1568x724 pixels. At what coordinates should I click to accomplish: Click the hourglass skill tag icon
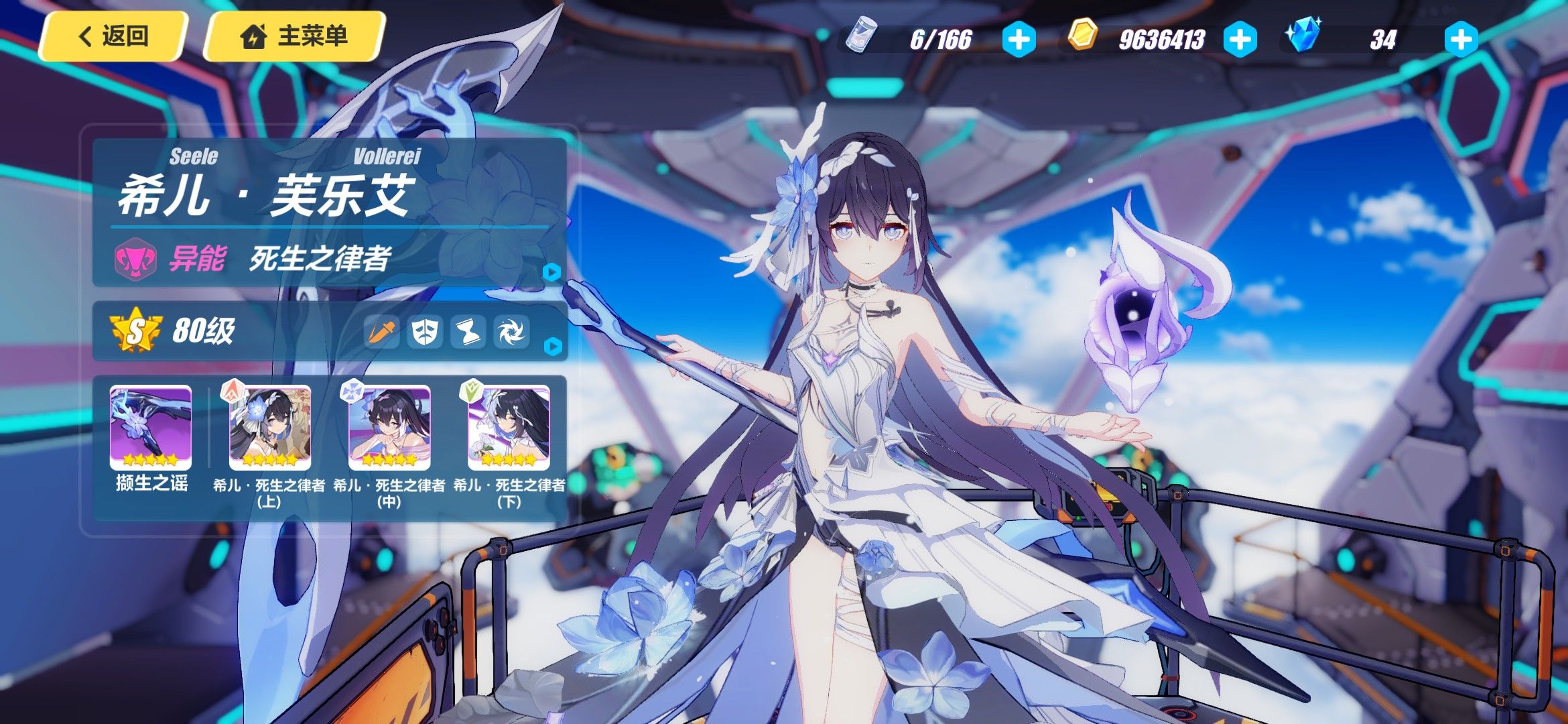pos(468,331)
